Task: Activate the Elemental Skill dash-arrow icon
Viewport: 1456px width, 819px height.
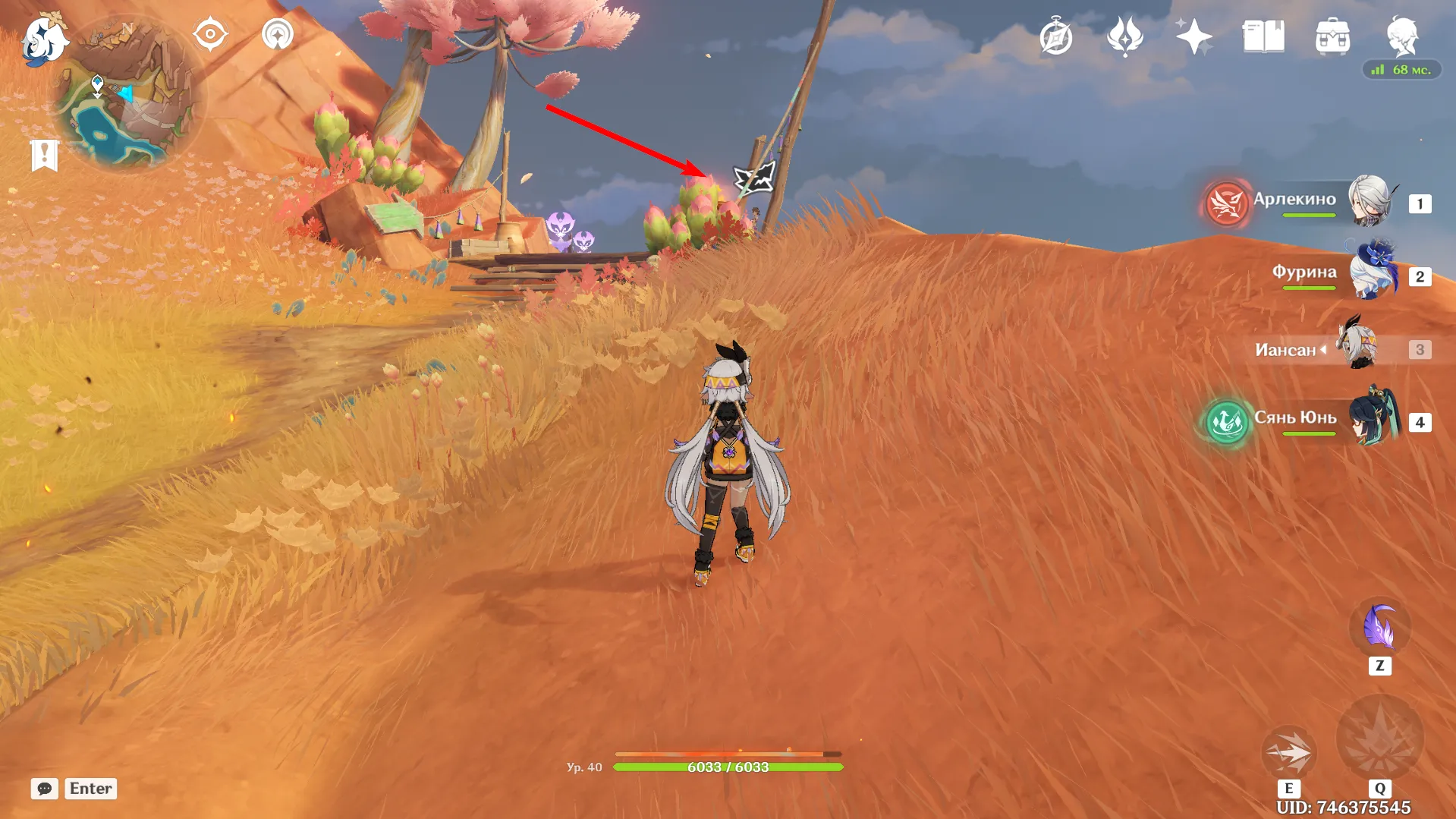Action: tap(1288, 751)
